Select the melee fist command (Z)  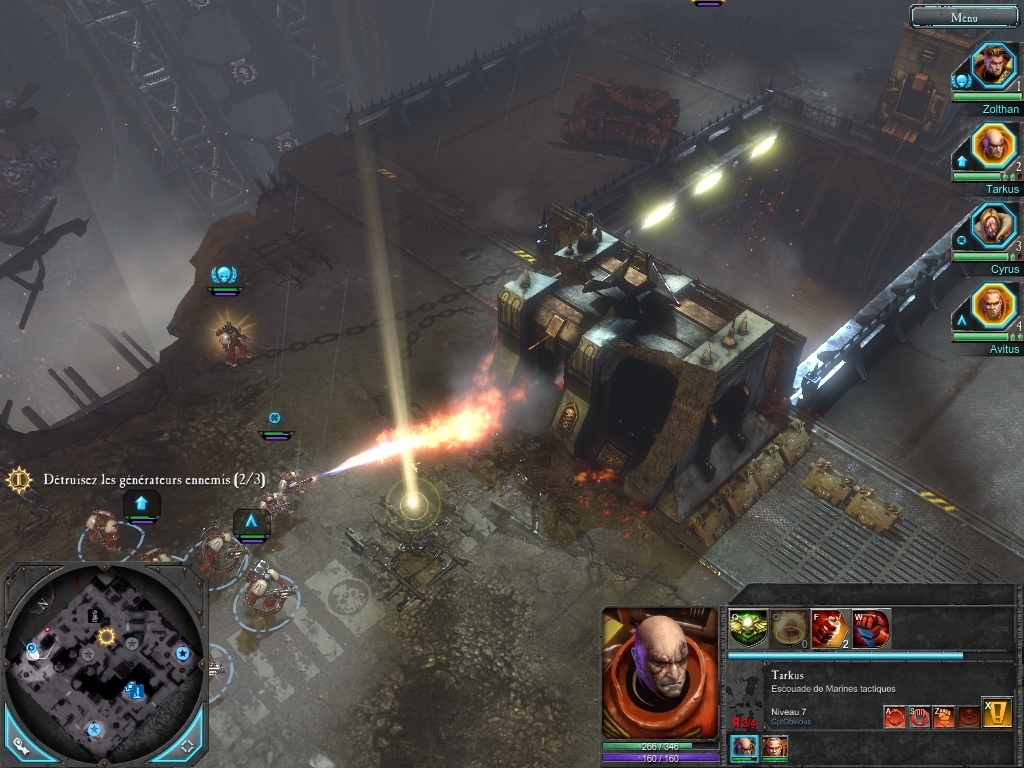pos(944,716)
